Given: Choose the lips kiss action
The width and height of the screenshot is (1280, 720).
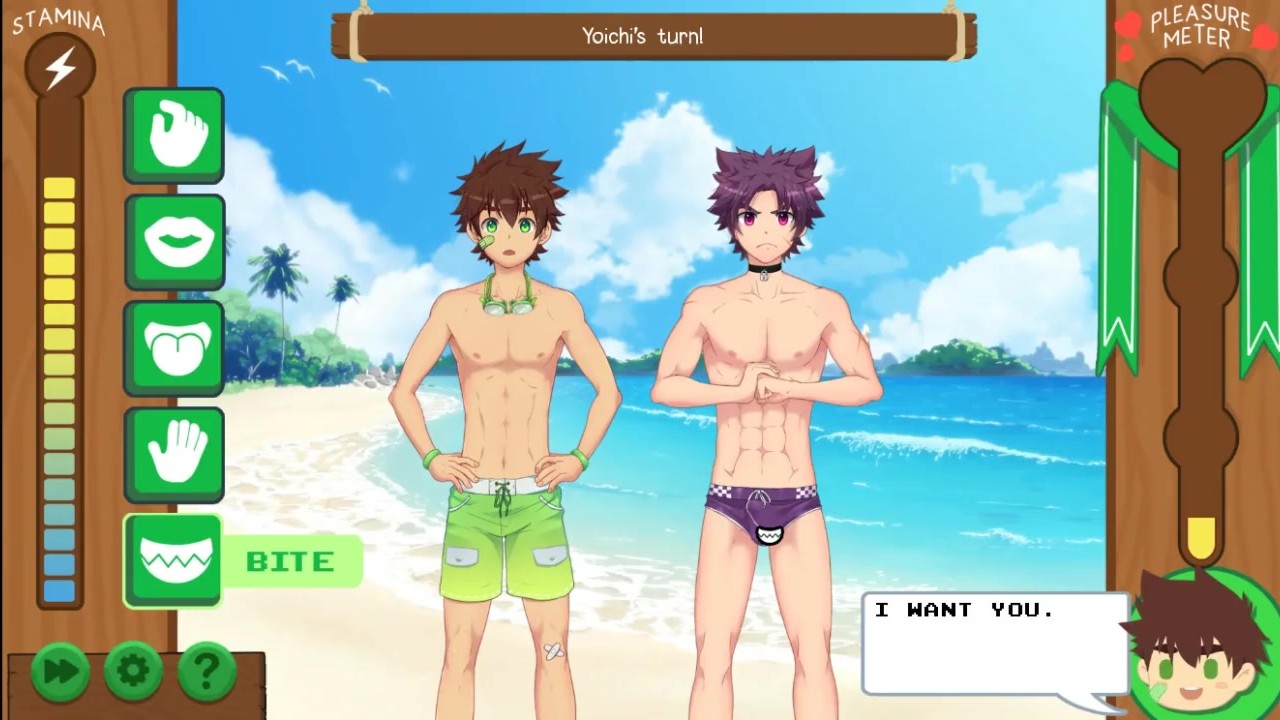Looking at the screenshot, I should tap(174, 241).
